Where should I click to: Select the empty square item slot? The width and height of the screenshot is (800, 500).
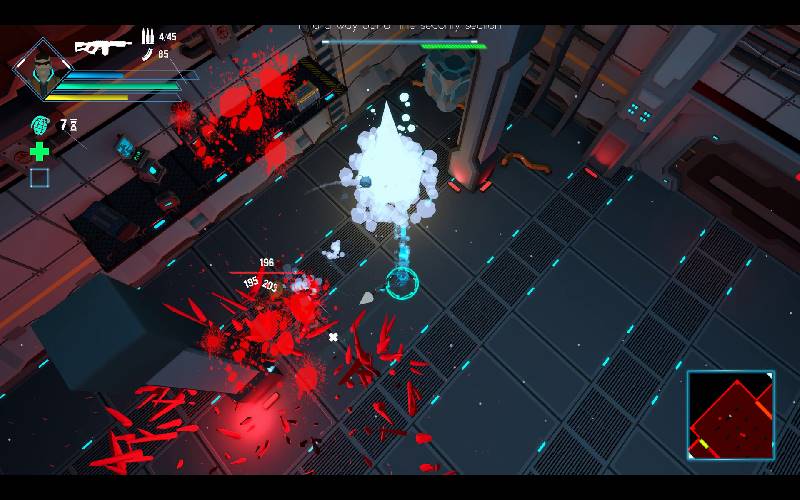pos(39,178)
